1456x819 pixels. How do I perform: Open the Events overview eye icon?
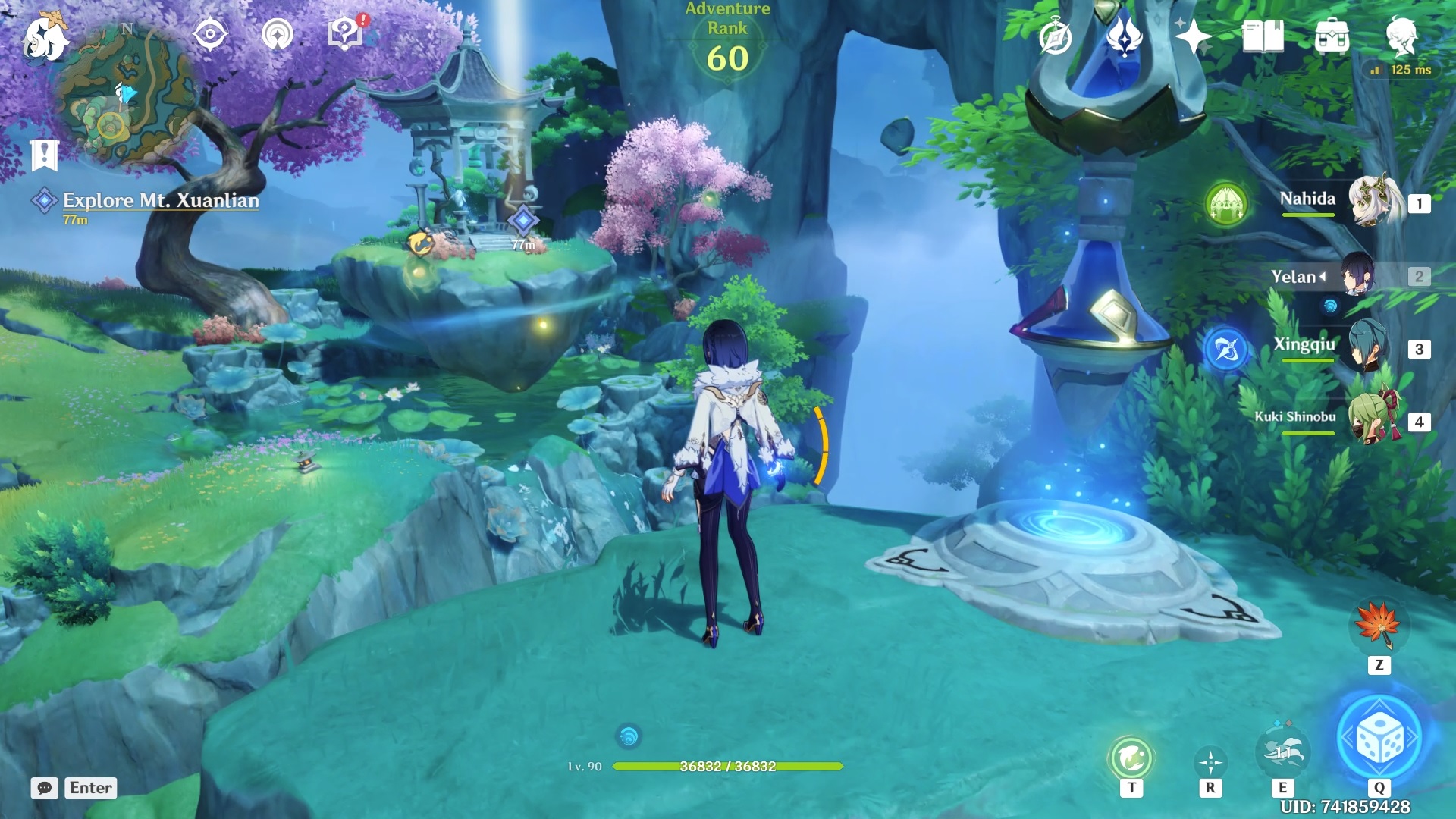(x=210, y=32)
